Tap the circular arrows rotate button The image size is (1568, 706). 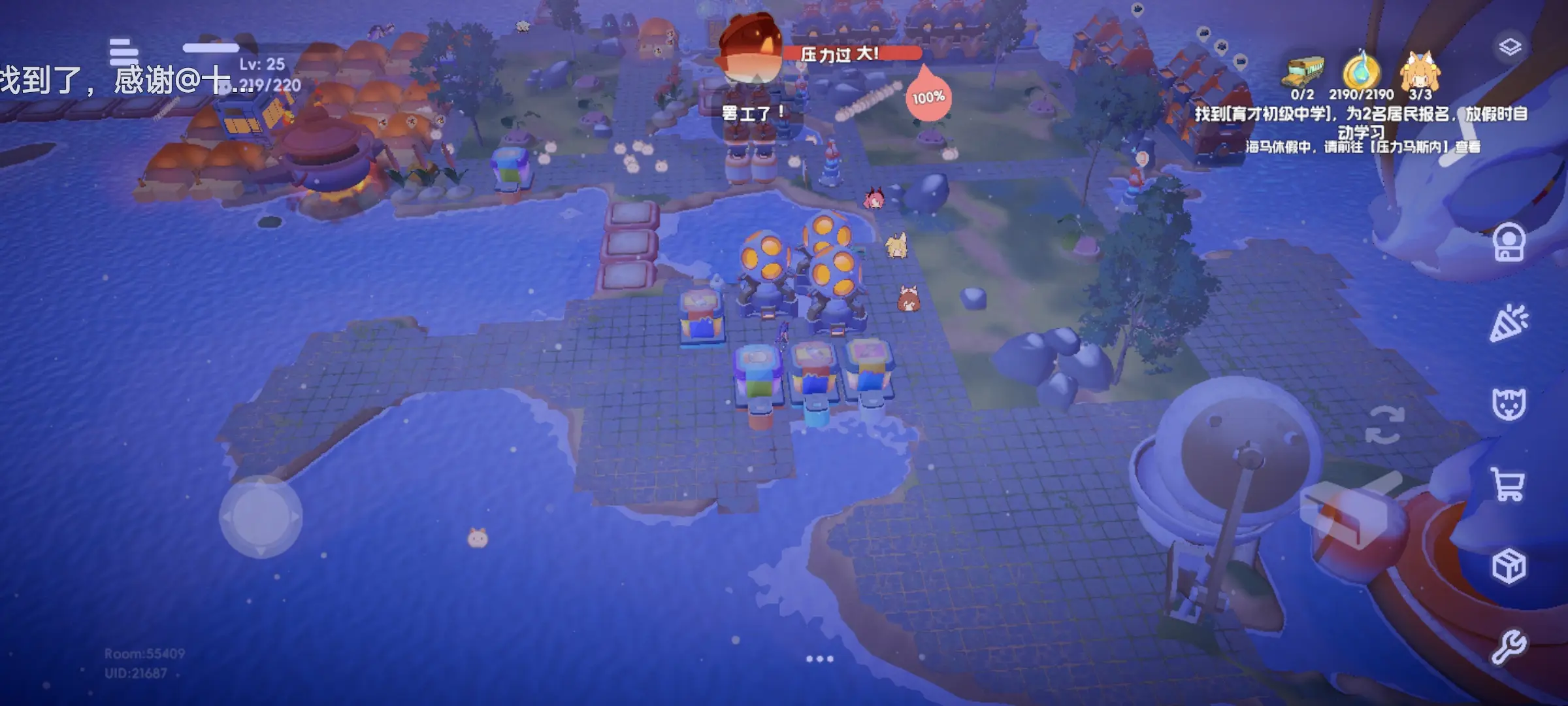tap(1384, 425)
